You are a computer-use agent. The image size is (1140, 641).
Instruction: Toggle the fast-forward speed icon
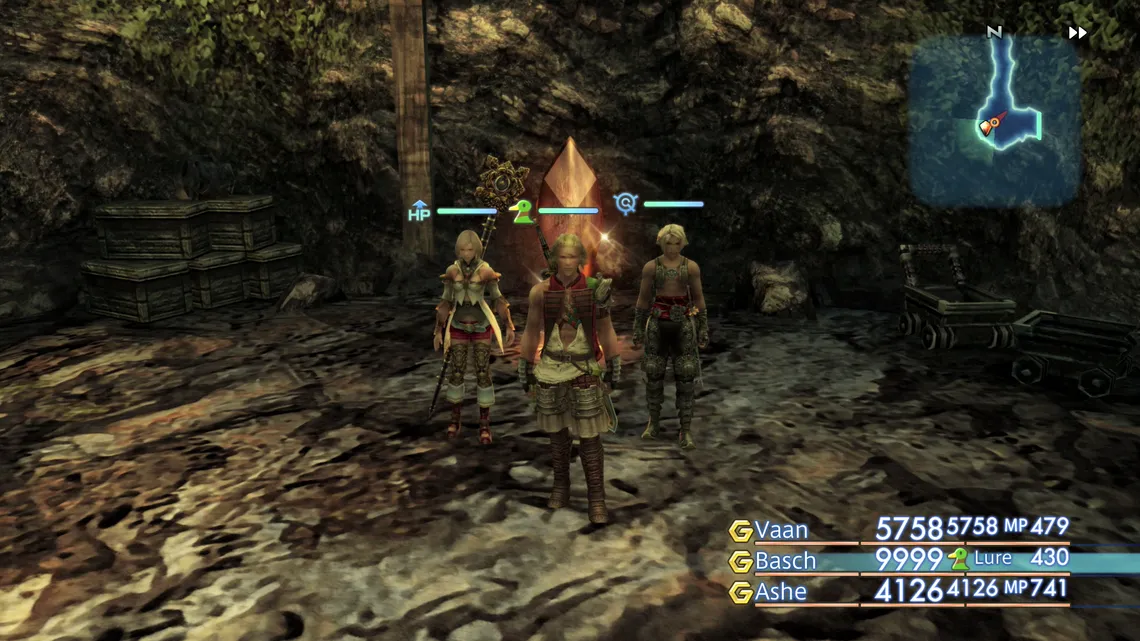[1077, 33]
